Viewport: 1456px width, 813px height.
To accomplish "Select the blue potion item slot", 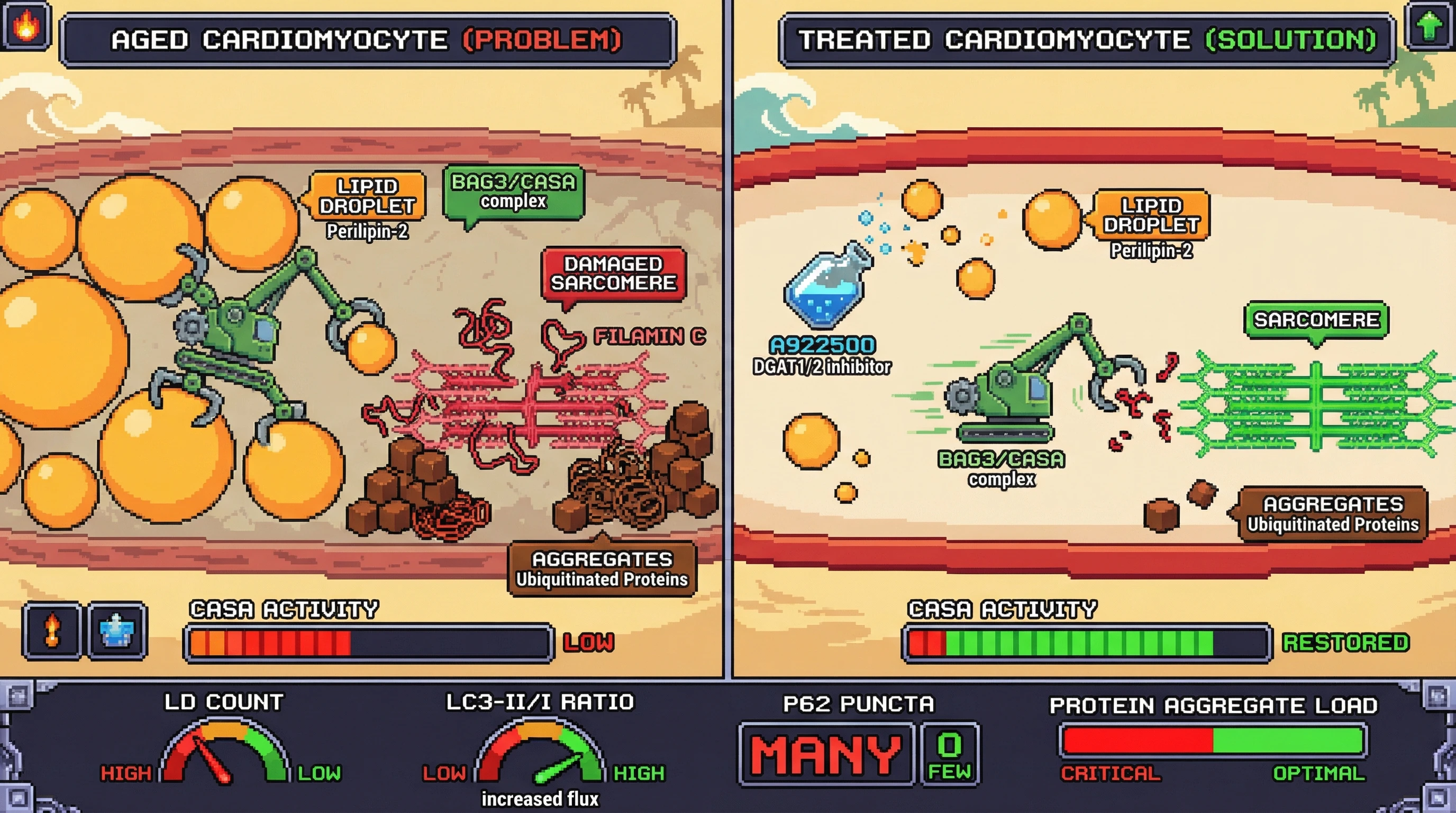I will 117,630.
